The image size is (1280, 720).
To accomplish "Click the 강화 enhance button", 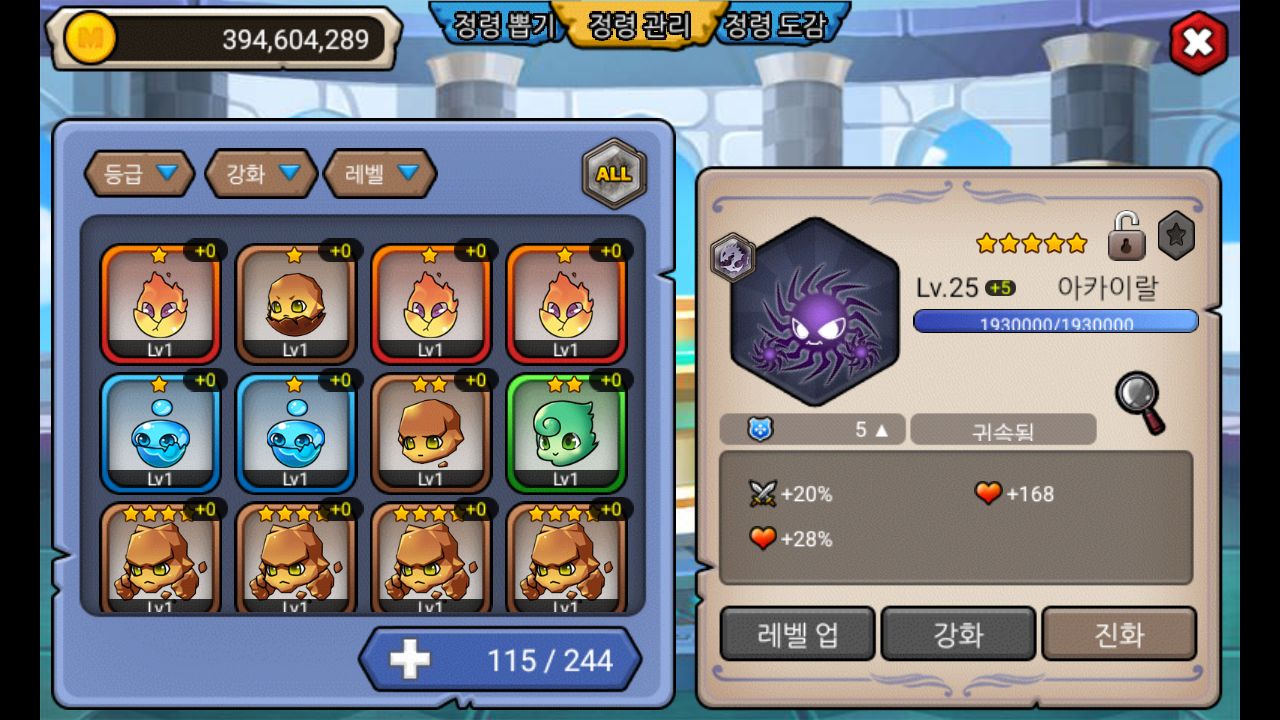I will click(x=958, y=634).
